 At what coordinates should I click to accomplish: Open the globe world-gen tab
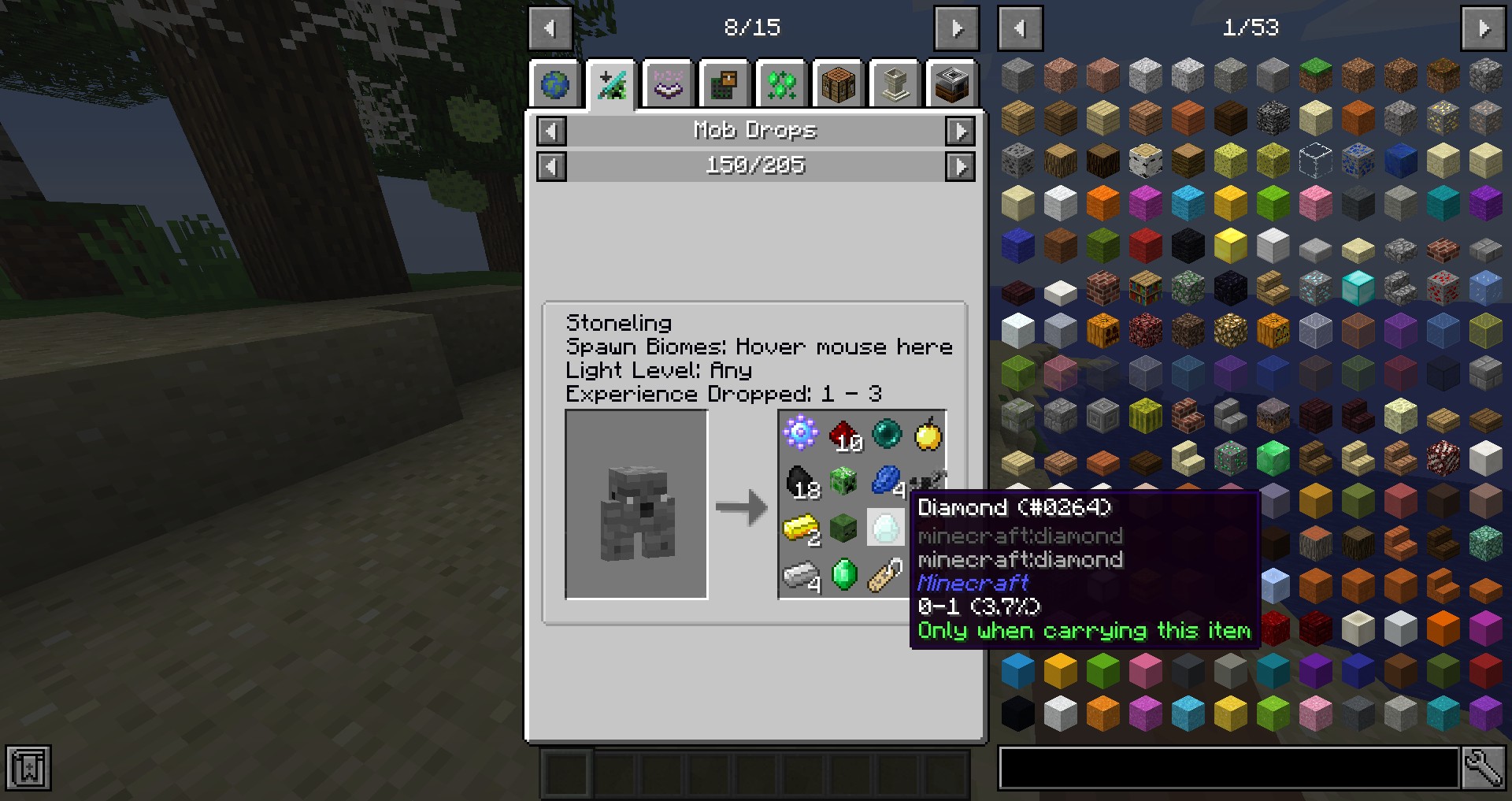(555, 84)
